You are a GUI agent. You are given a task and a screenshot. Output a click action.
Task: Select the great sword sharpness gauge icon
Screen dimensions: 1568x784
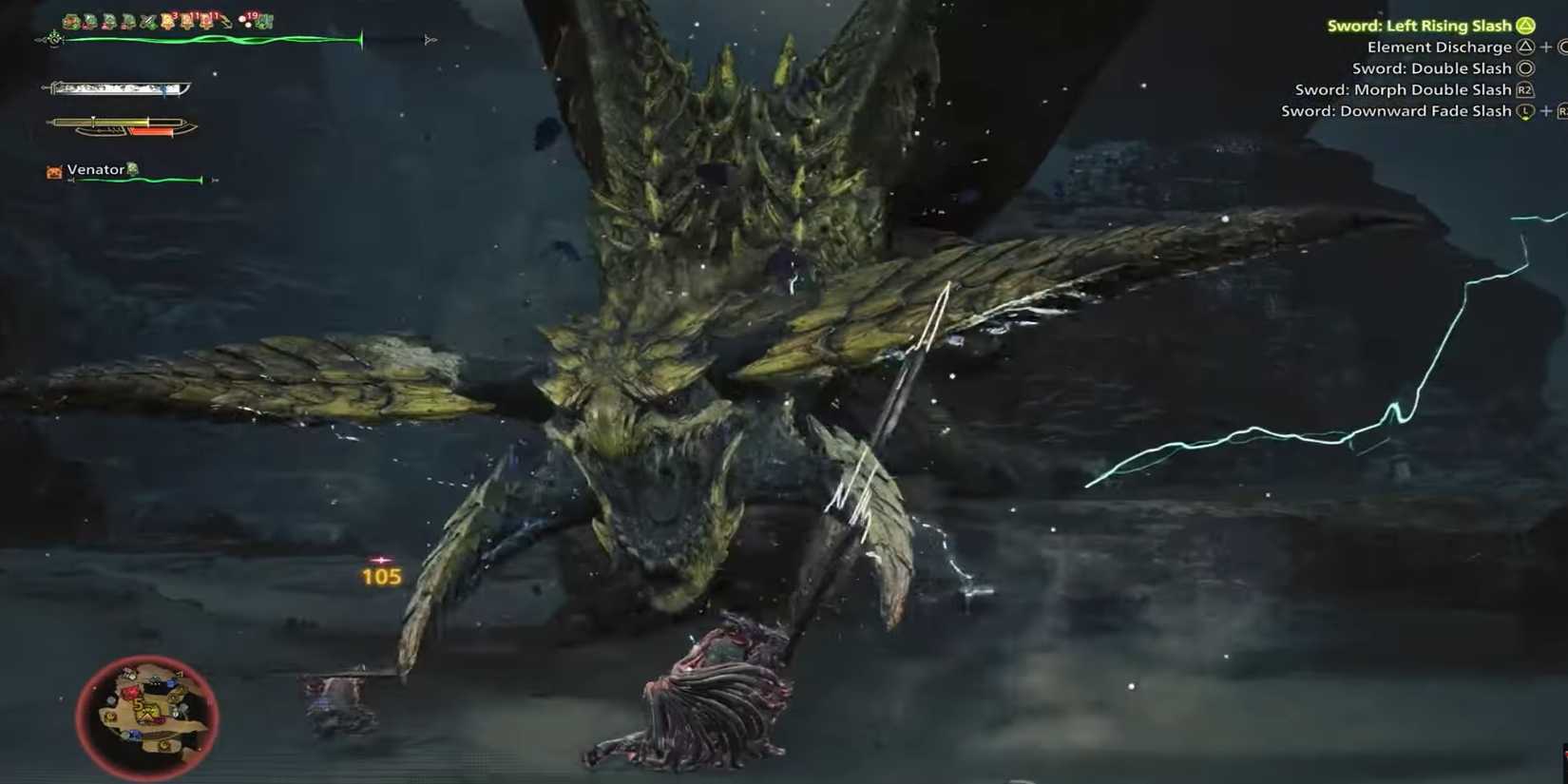tap(114, 87)
